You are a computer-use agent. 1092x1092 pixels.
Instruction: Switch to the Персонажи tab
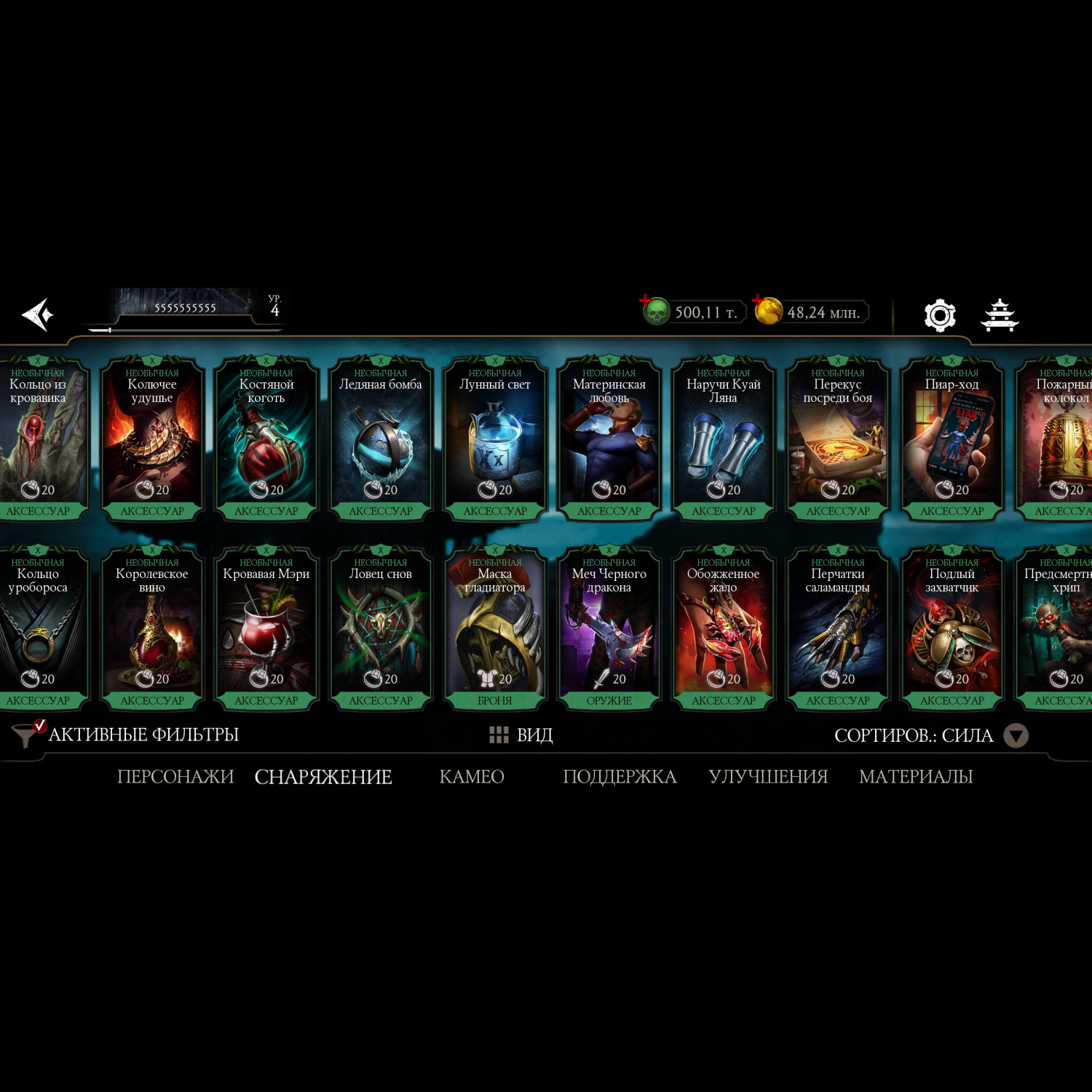tap(175, 777)
